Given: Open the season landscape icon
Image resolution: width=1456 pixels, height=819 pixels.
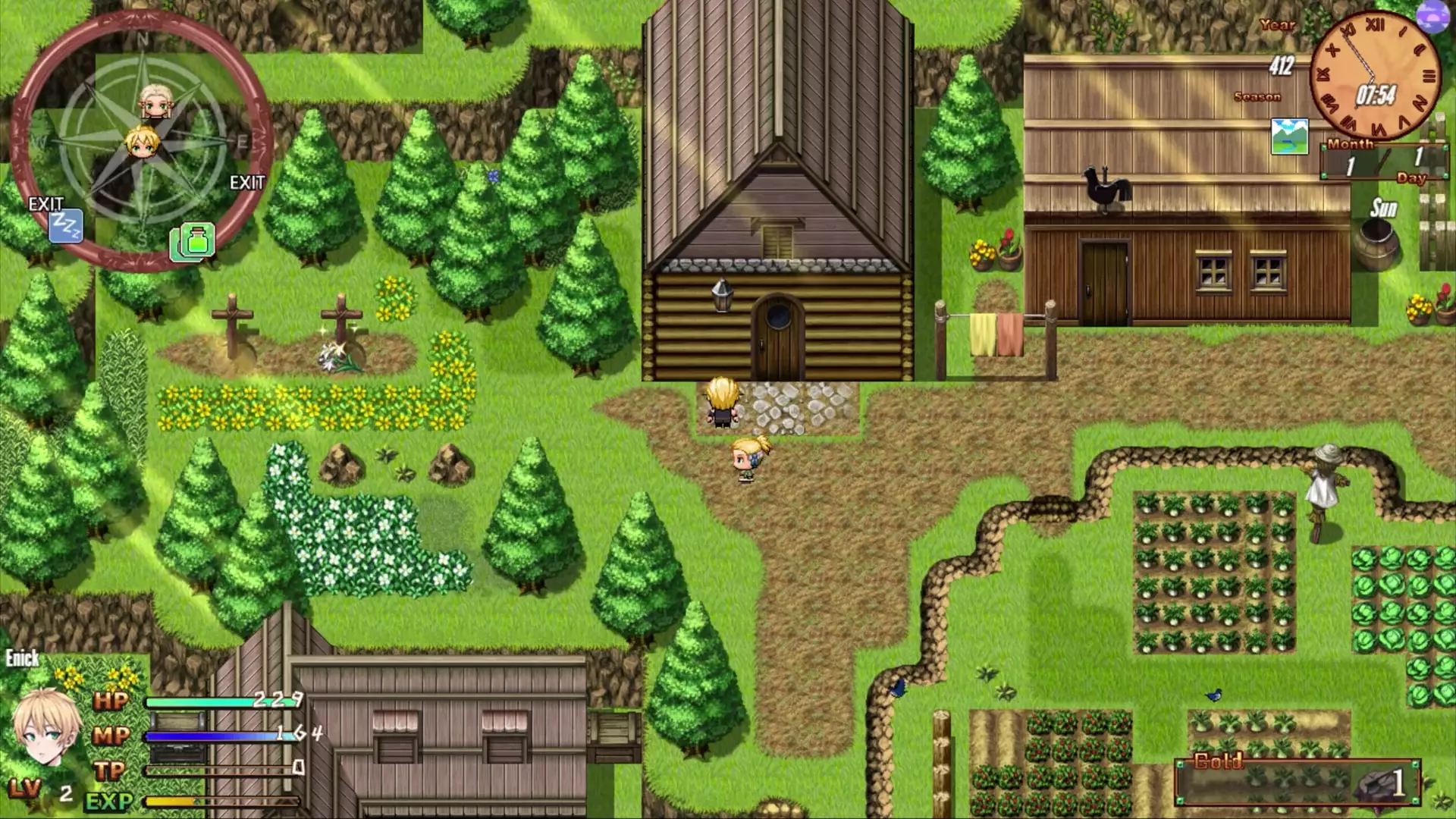Looking at the screenshot, I should click(1289, 136).
